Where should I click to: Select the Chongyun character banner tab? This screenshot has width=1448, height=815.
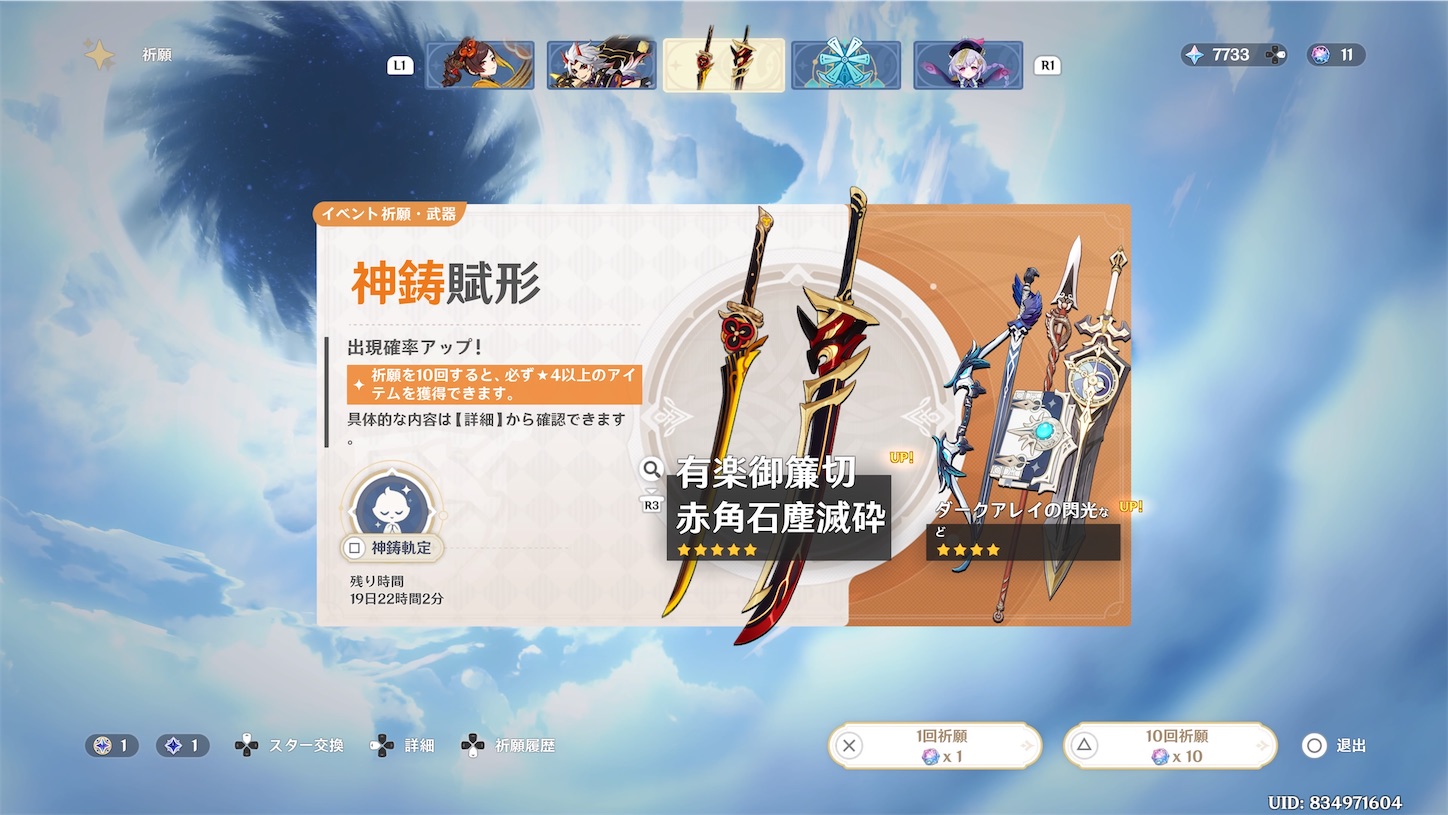[x=481, y=64]
